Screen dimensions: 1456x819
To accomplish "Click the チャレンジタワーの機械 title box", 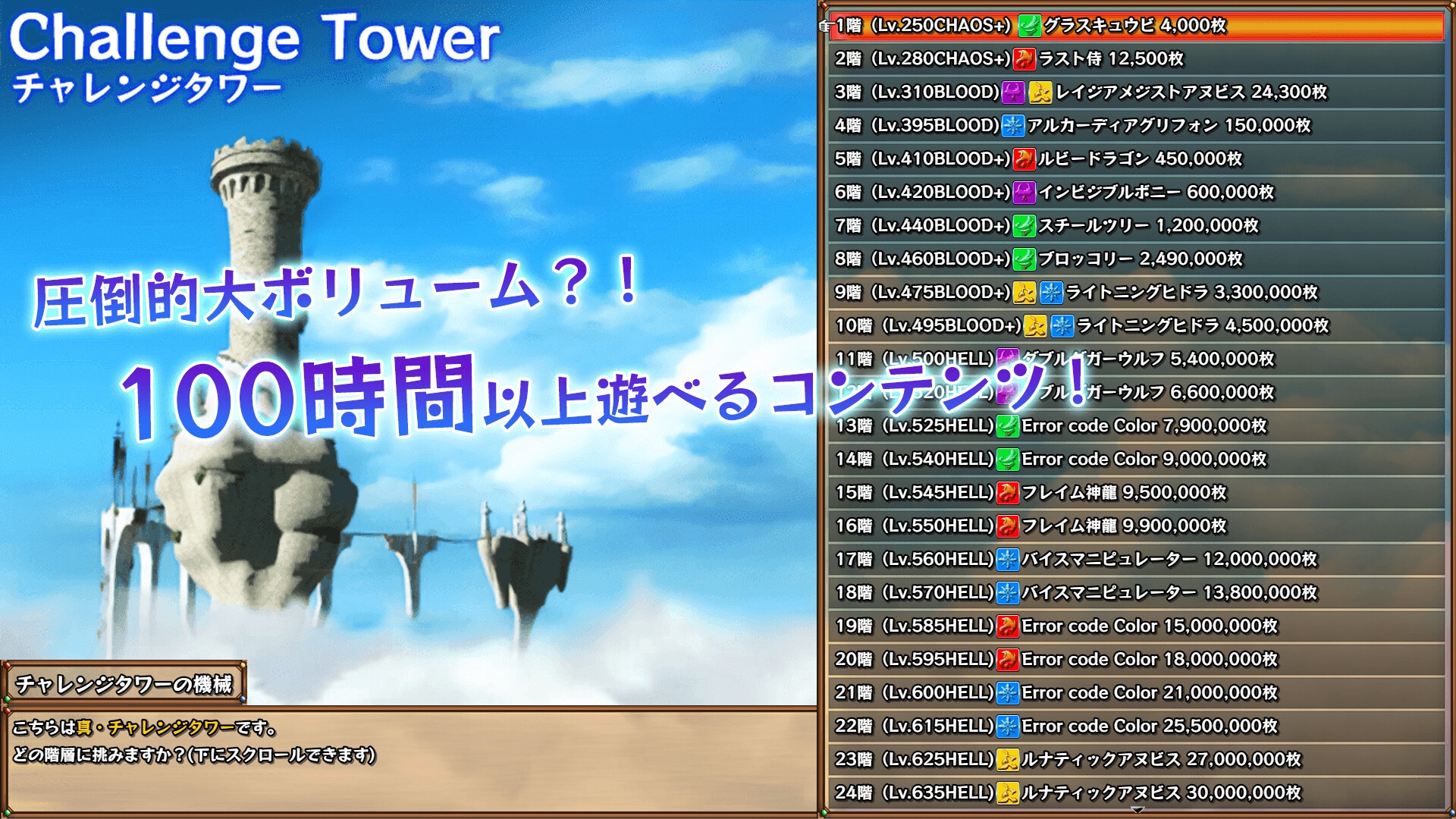I will coord(125,682).
